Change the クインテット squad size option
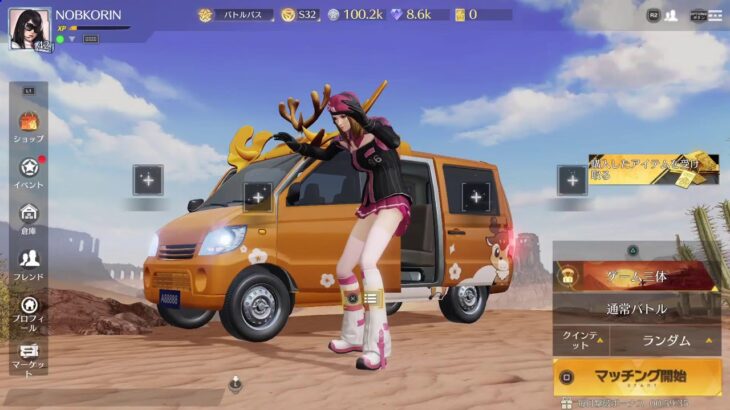The width and height of the screenshot is (730, 410). tap(580, 340)
